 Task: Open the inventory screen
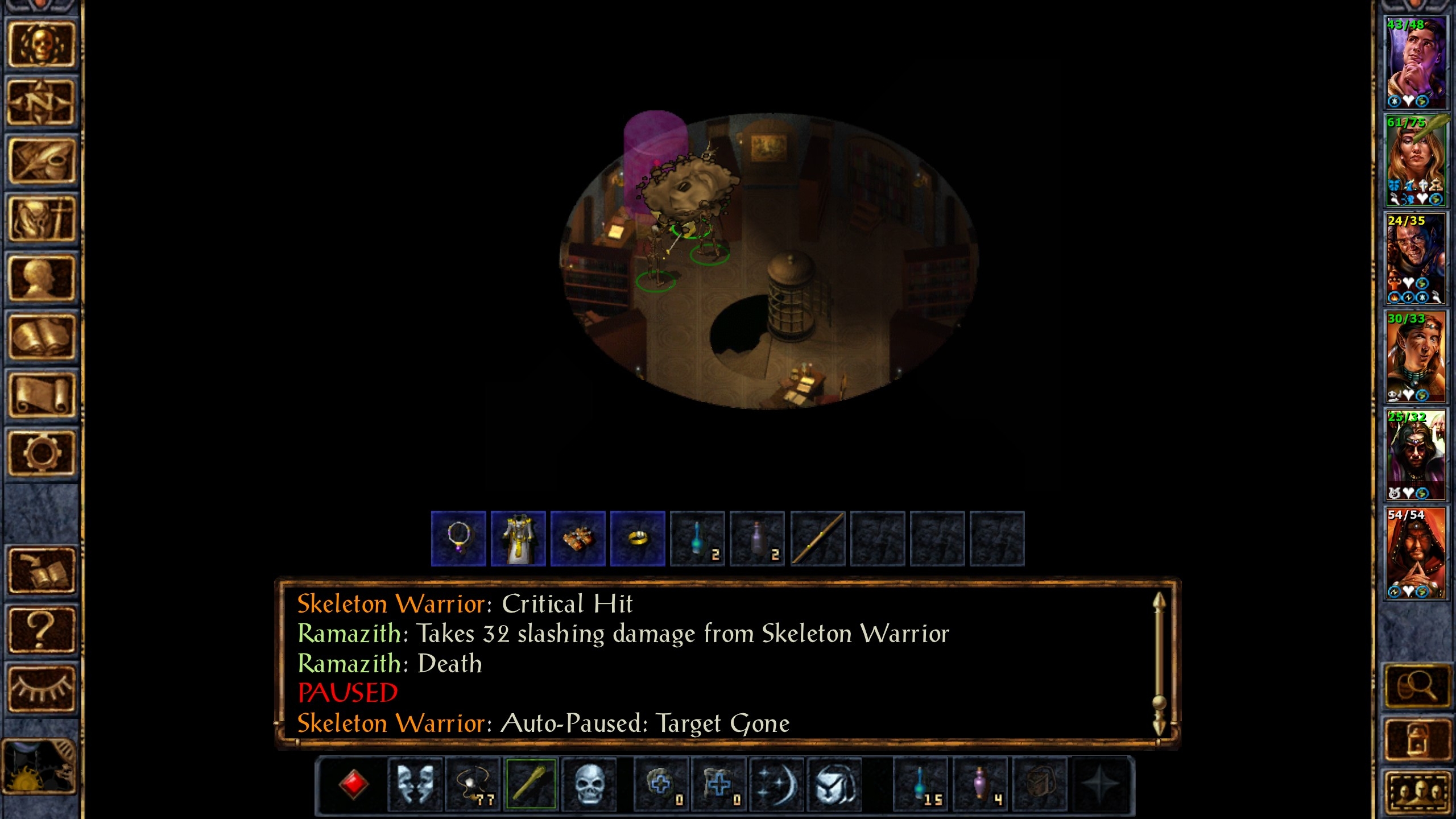pyautogui.click(x=41, y=220)
